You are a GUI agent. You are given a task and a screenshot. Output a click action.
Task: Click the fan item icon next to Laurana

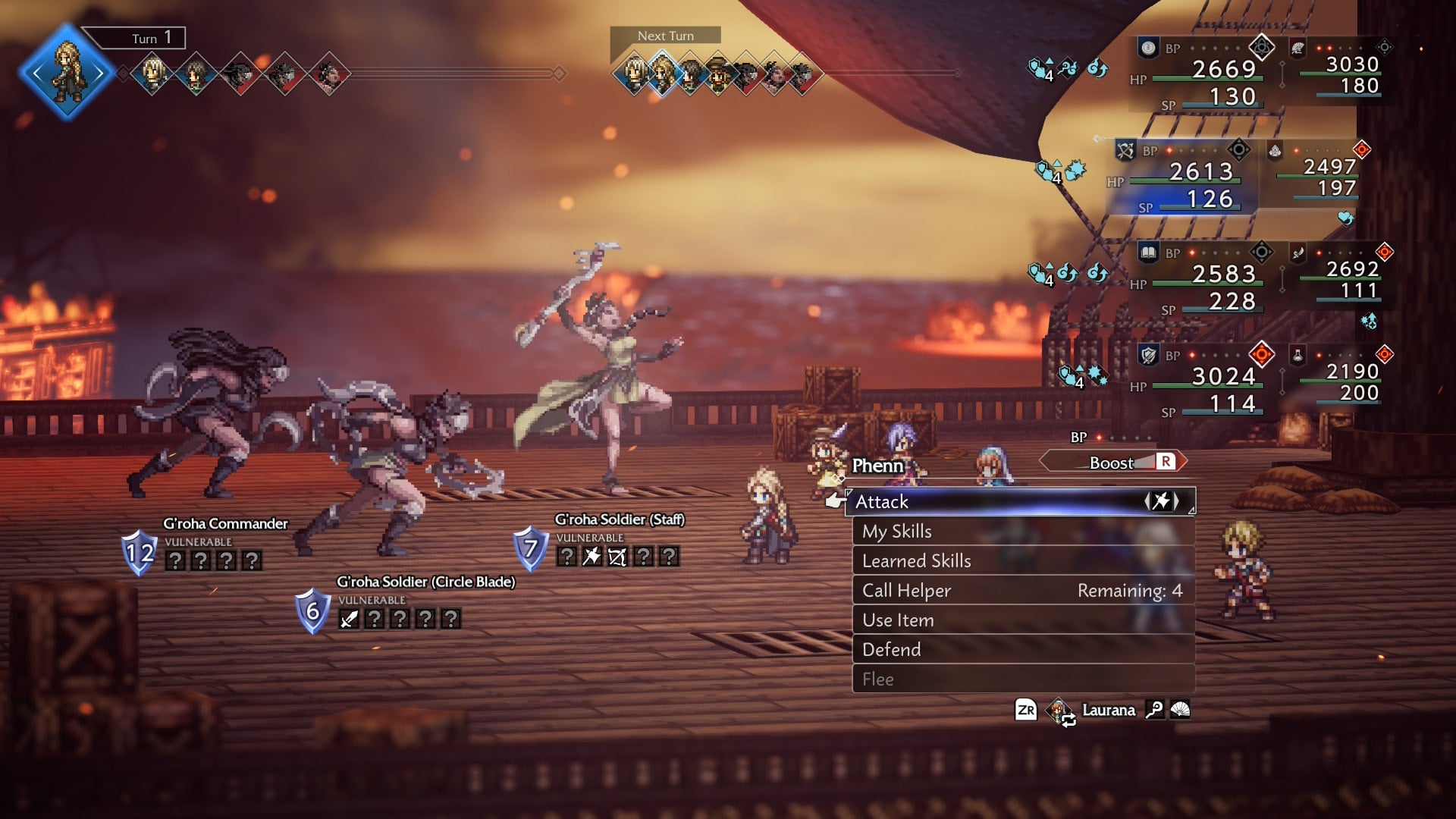tap(1181, 710)
